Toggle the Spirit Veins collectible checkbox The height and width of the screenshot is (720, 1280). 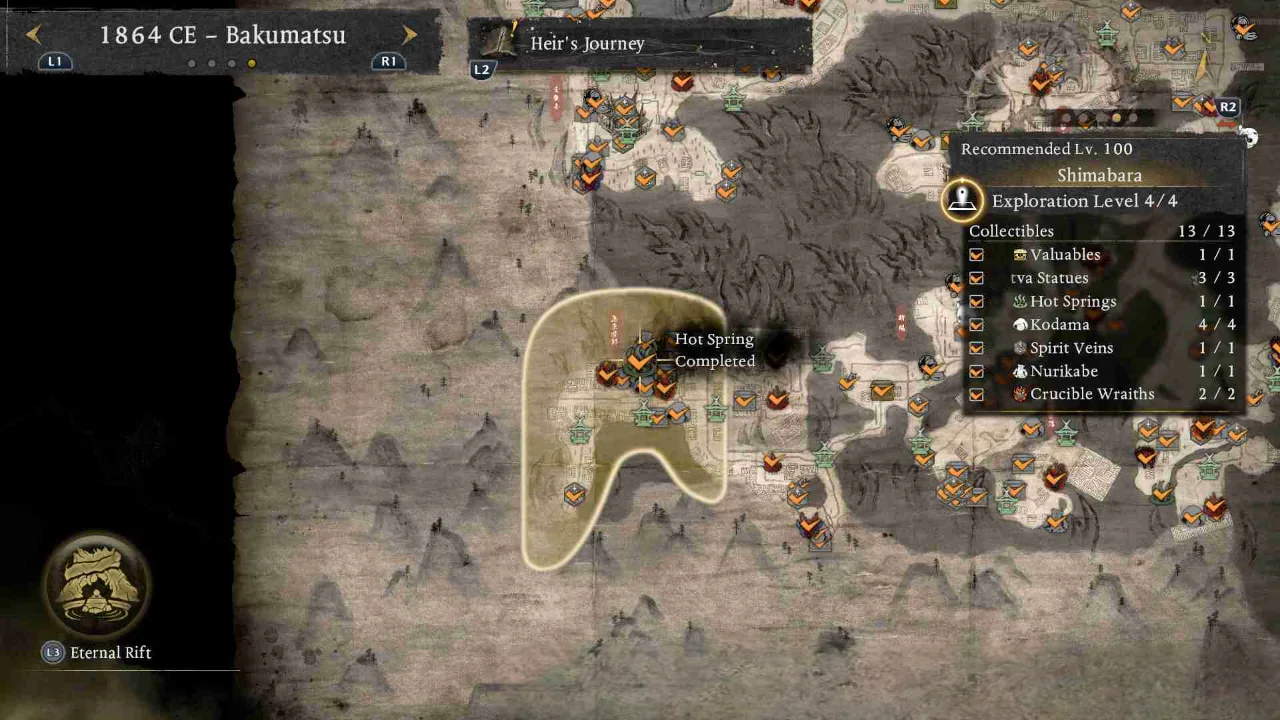976,348
